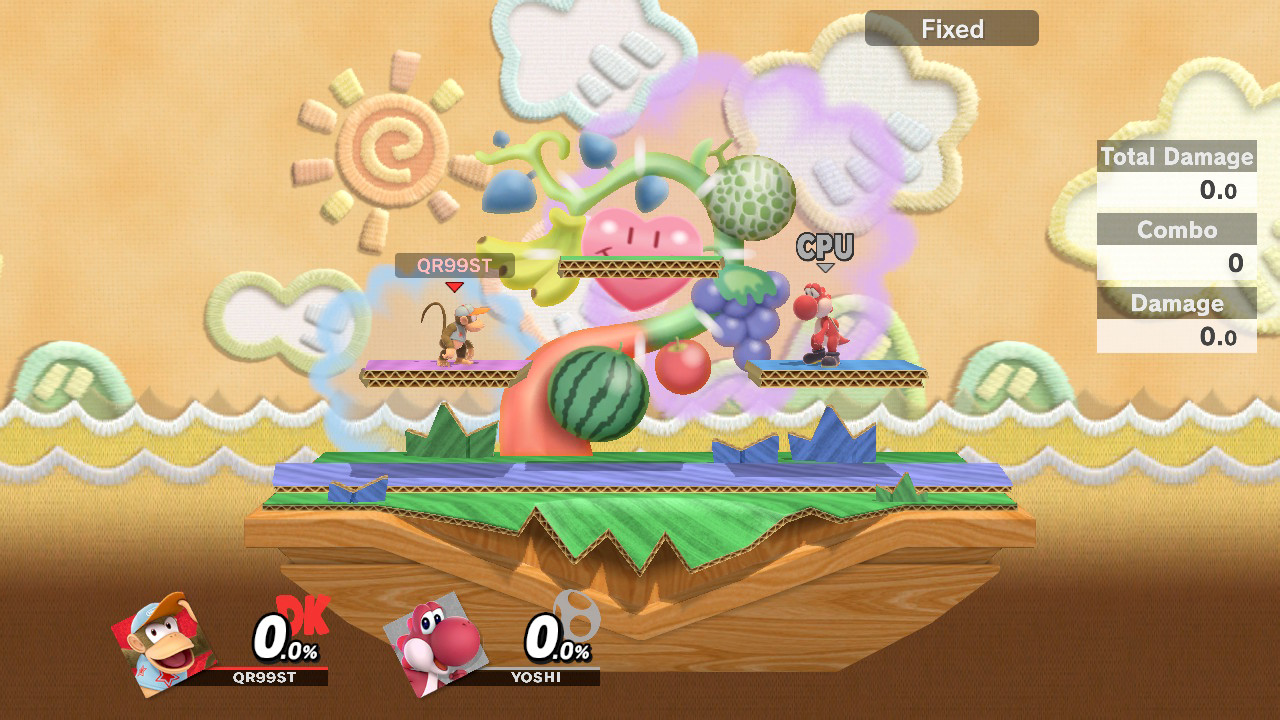Select the CPU label above red Yoshi

[x=824, y=244]
